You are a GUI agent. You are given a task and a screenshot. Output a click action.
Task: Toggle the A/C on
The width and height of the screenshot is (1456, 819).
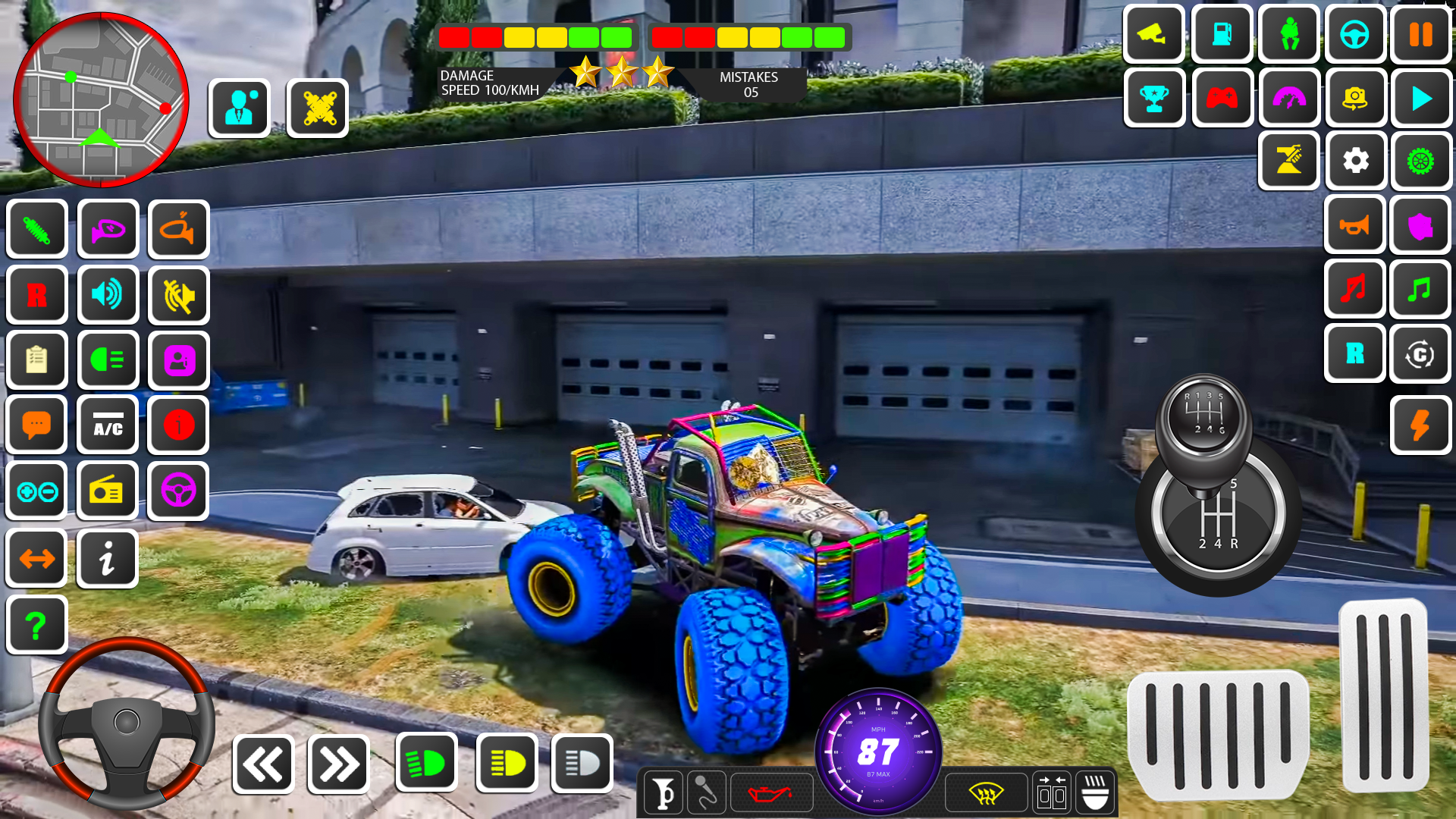108,425
